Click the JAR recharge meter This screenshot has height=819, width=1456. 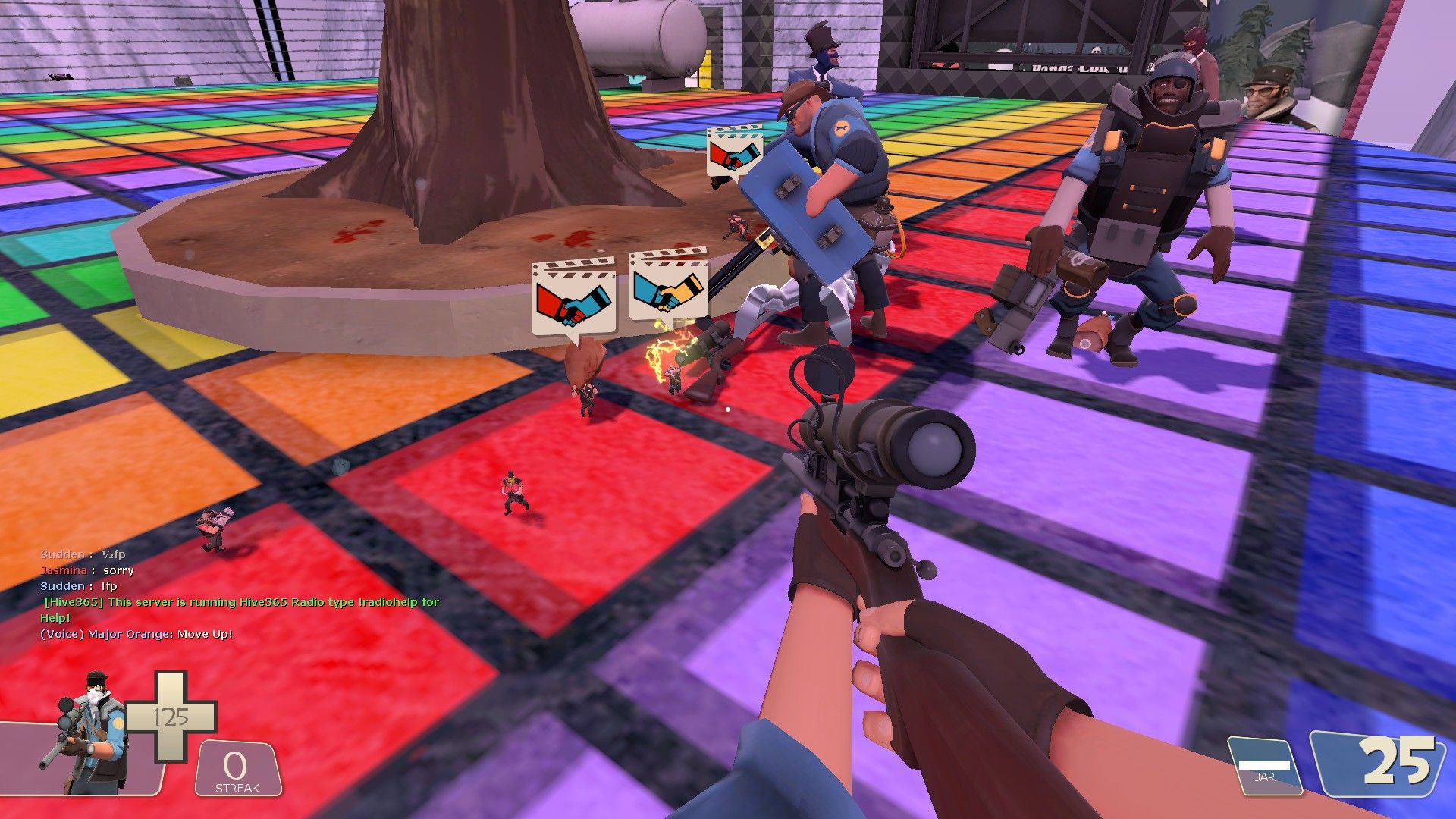1264,767
